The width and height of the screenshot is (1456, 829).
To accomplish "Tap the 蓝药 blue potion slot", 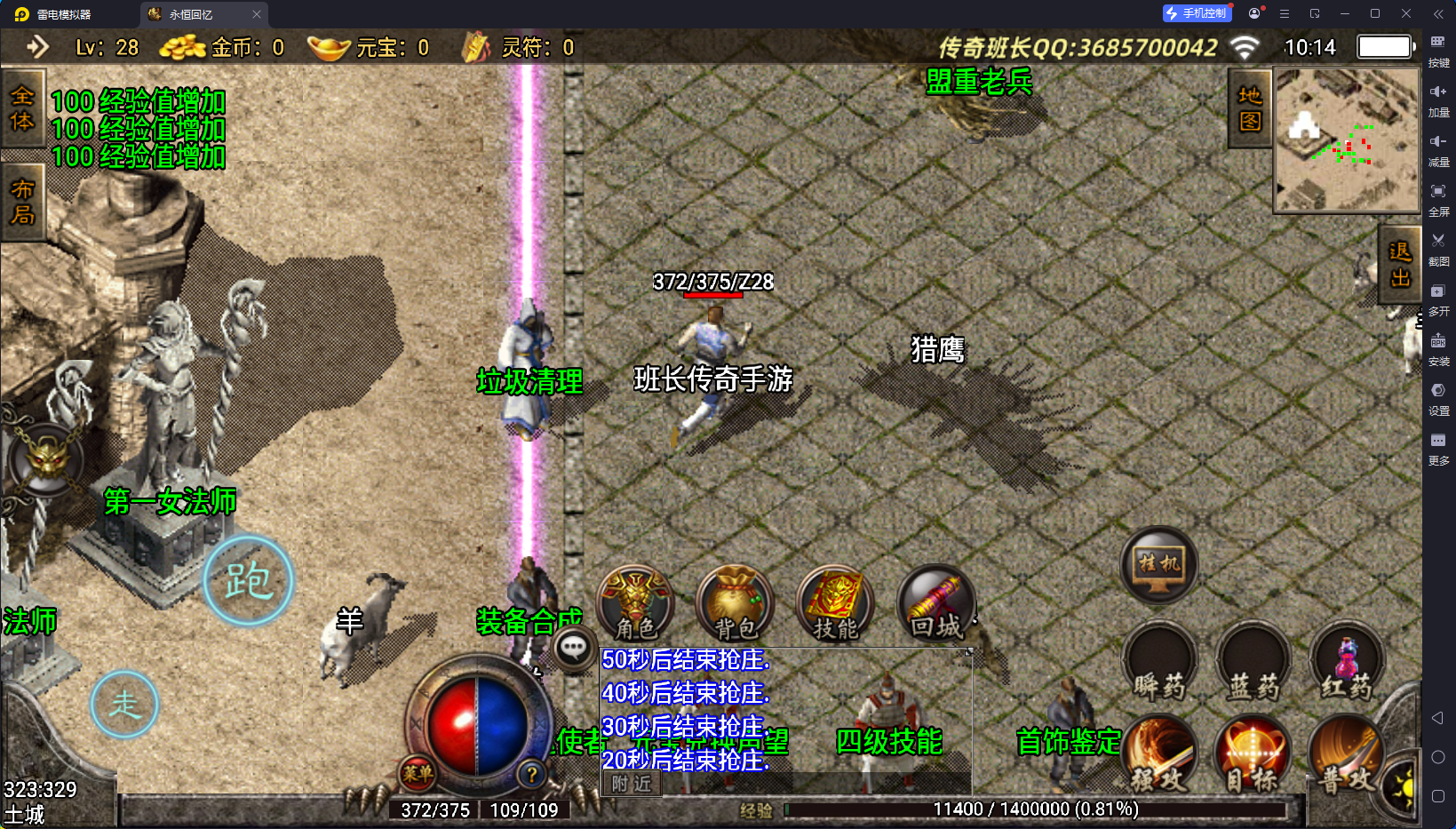I will [1253, 664].
